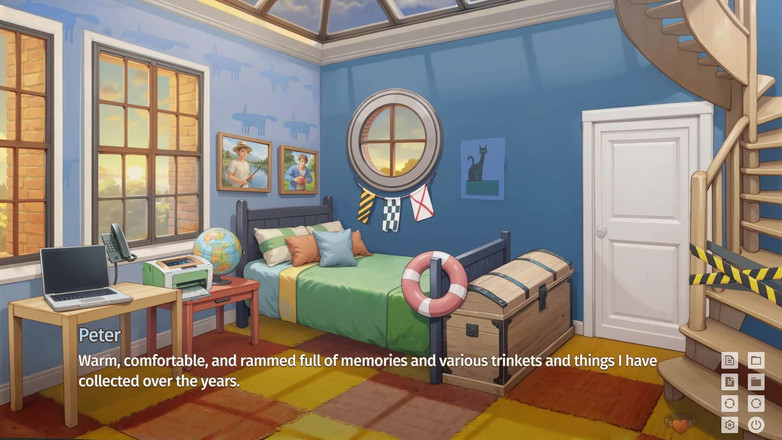Viewport: 782px width, 440px height.
Task: Click the power quit button
Action: 756,425
